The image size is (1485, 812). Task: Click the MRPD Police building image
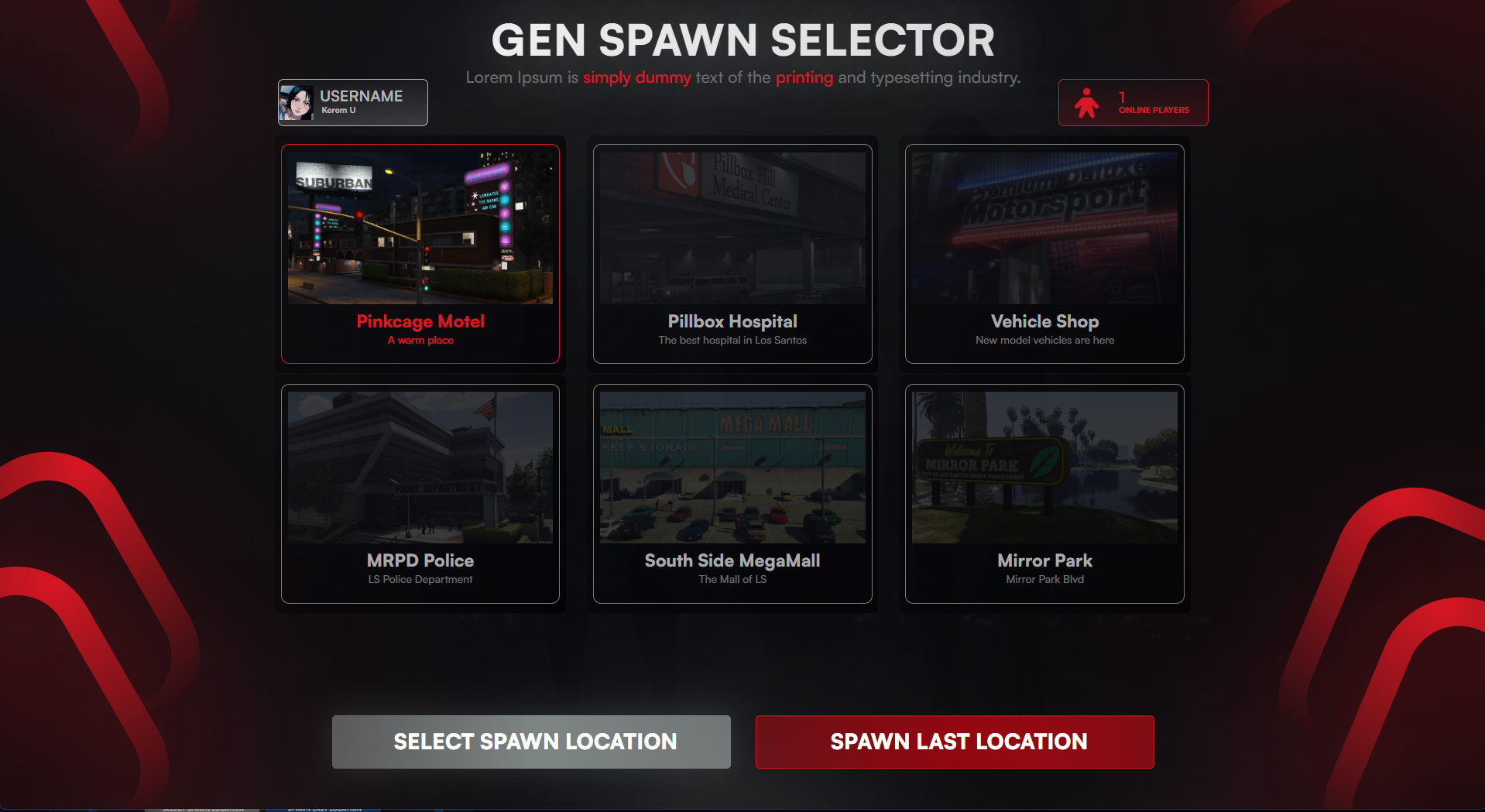tap(420, 466)
